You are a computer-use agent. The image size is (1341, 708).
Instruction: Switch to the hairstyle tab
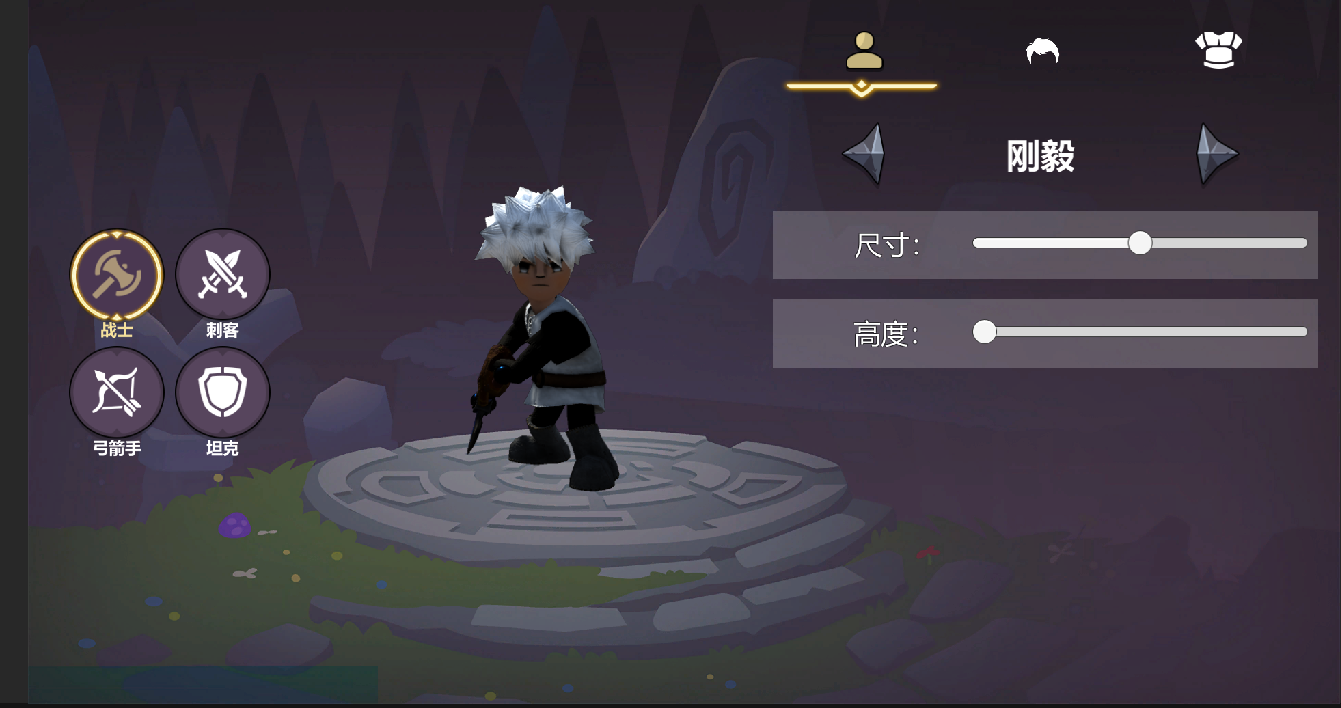click(1042, 51)
